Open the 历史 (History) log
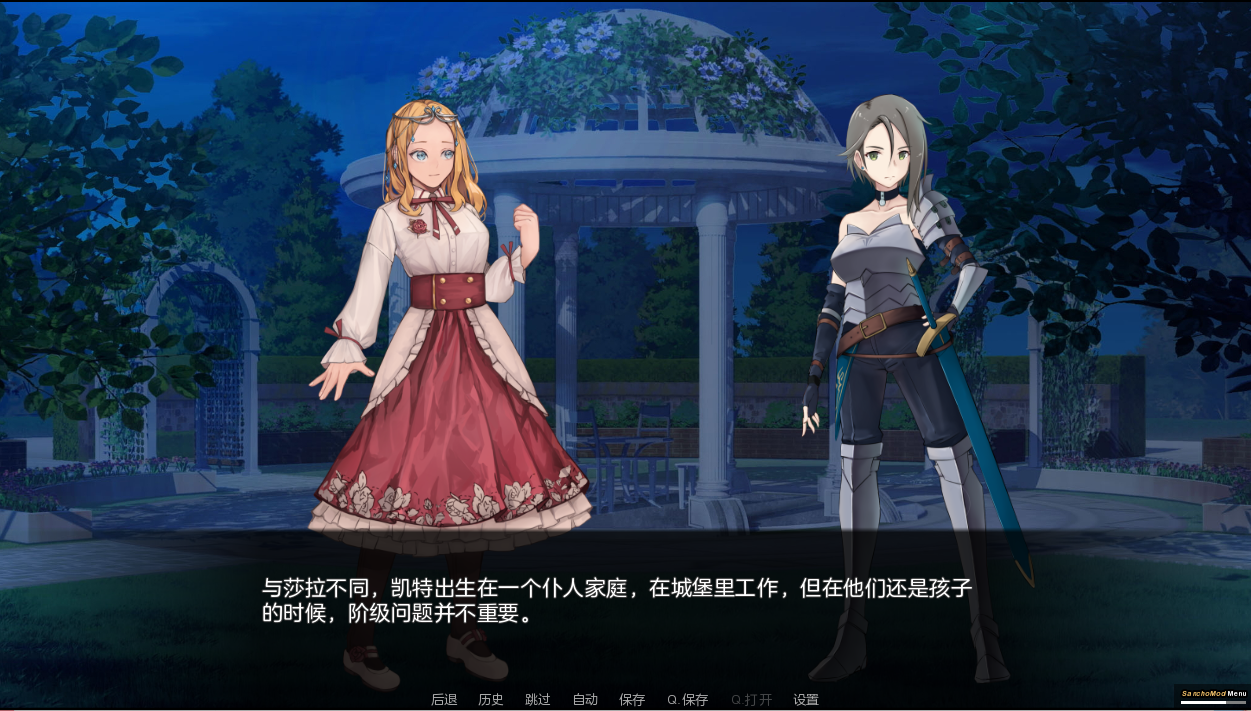 point(491,700)
